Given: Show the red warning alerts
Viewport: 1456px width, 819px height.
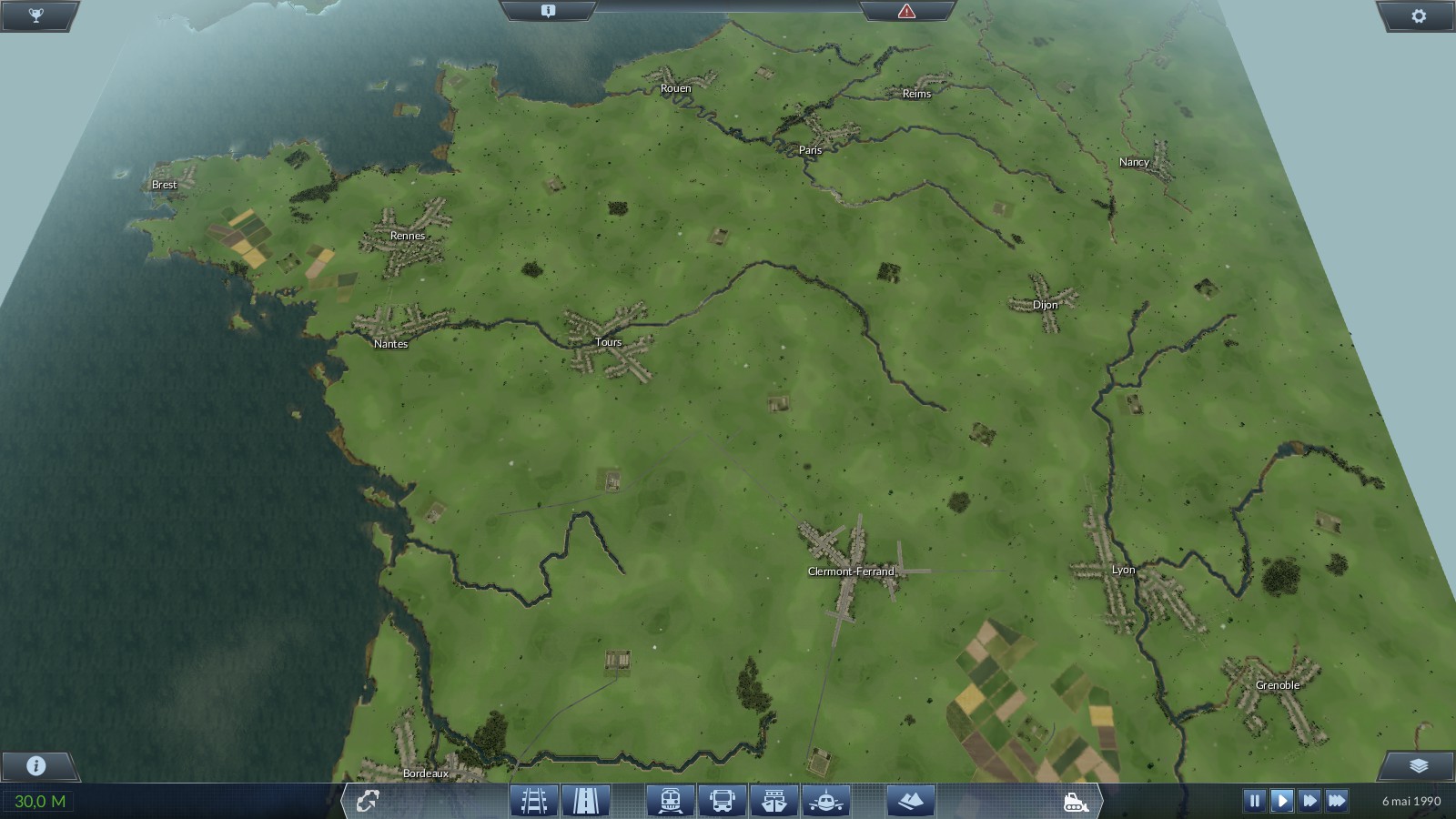Looking at the screenshot, I should 906,11.
